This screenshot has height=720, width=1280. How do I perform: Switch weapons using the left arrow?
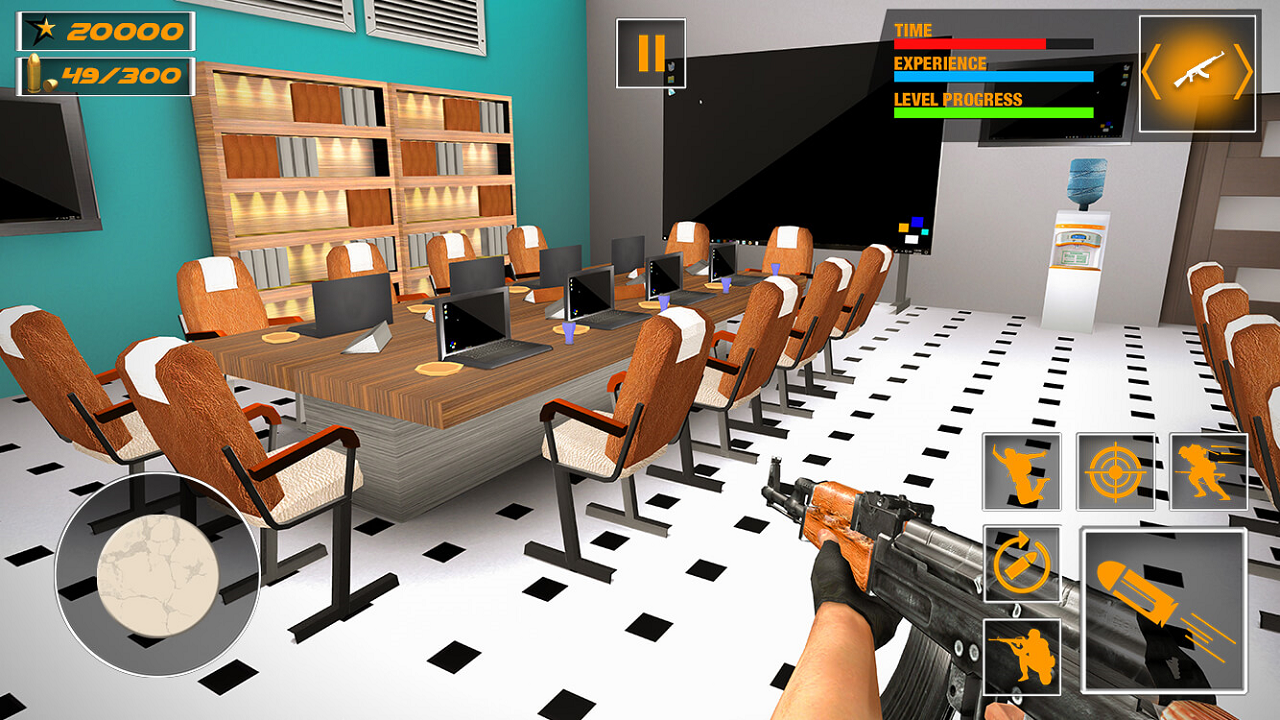[1150, 70]
